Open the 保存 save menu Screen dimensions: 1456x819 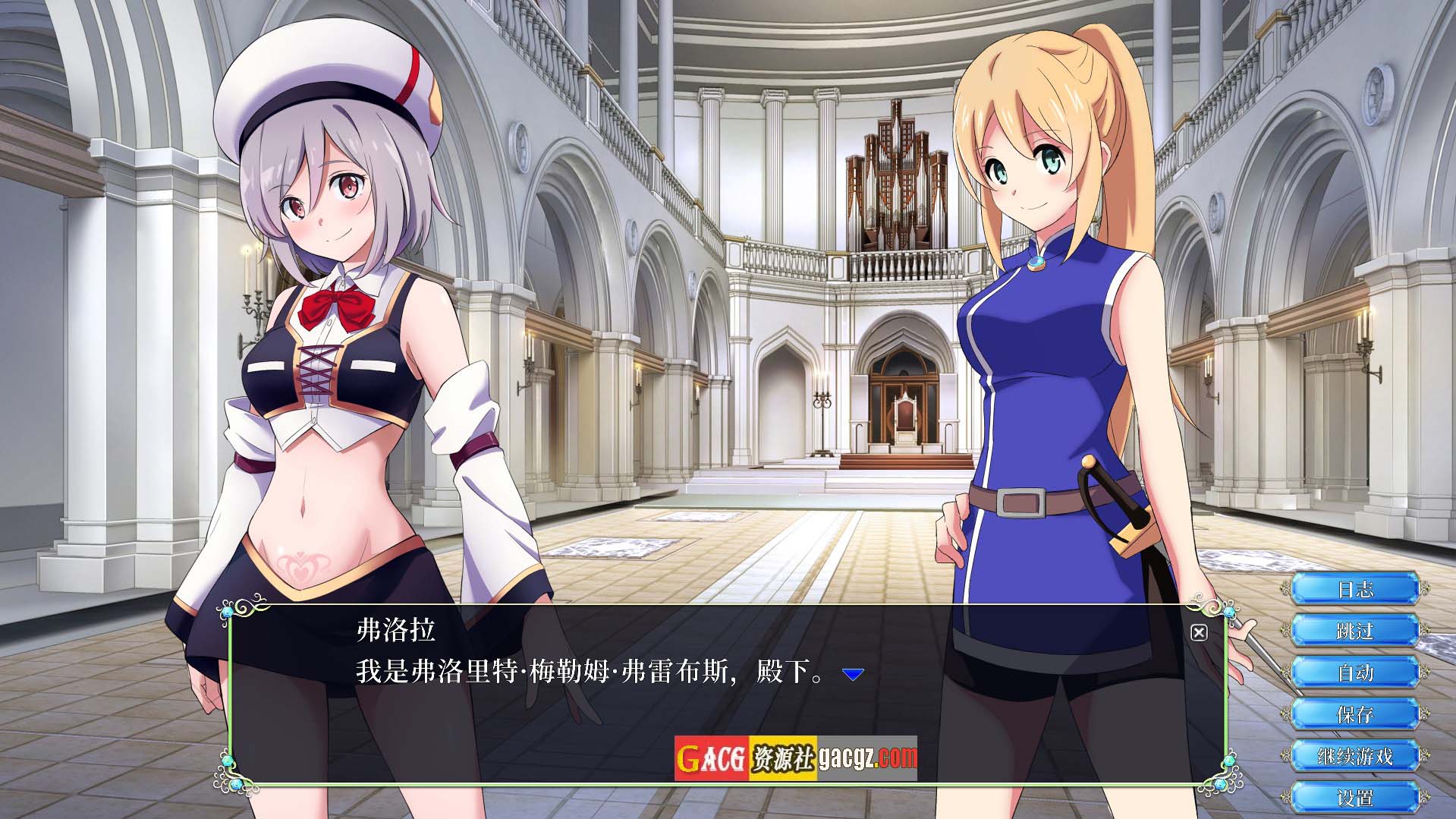pos(1355,714)
